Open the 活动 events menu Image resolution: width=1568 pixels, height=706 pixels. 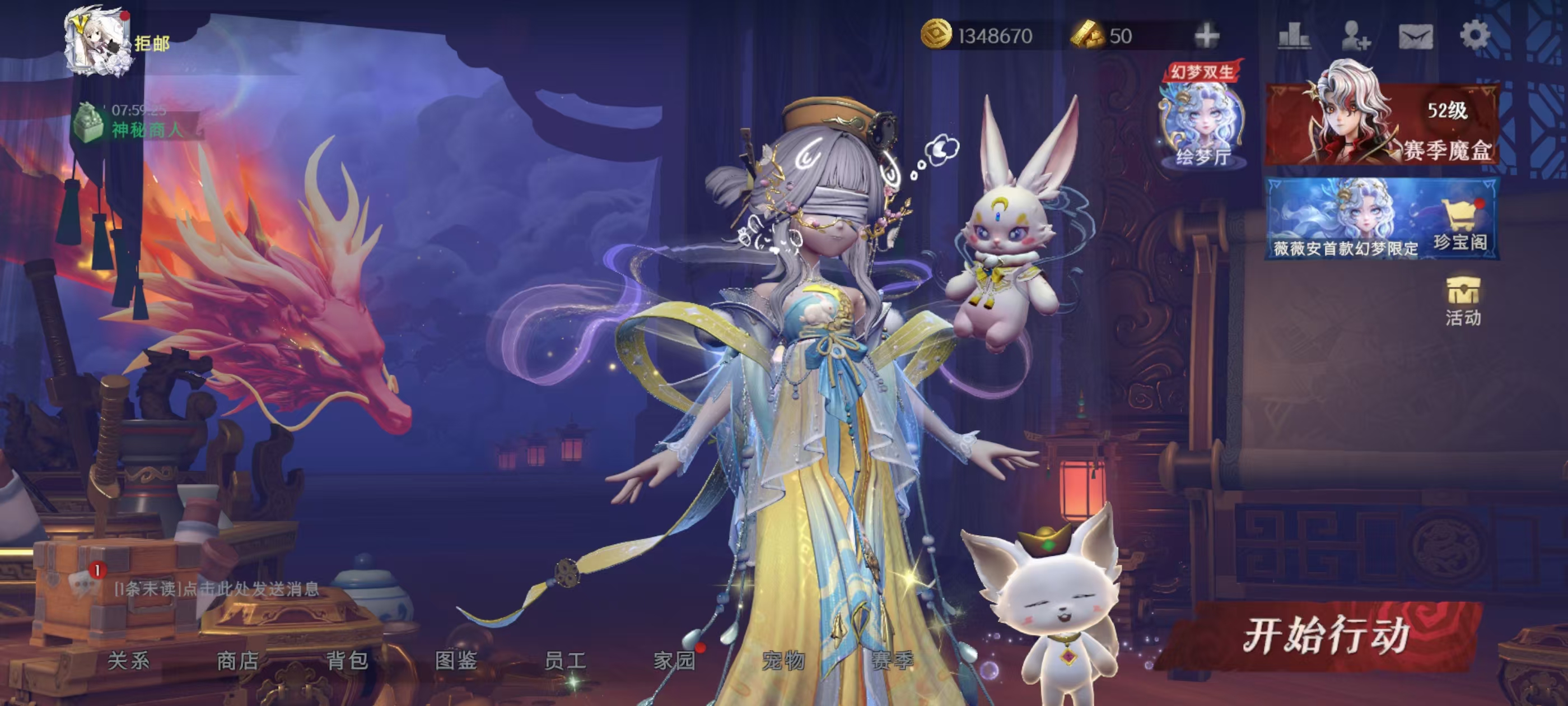[1463, 301]
